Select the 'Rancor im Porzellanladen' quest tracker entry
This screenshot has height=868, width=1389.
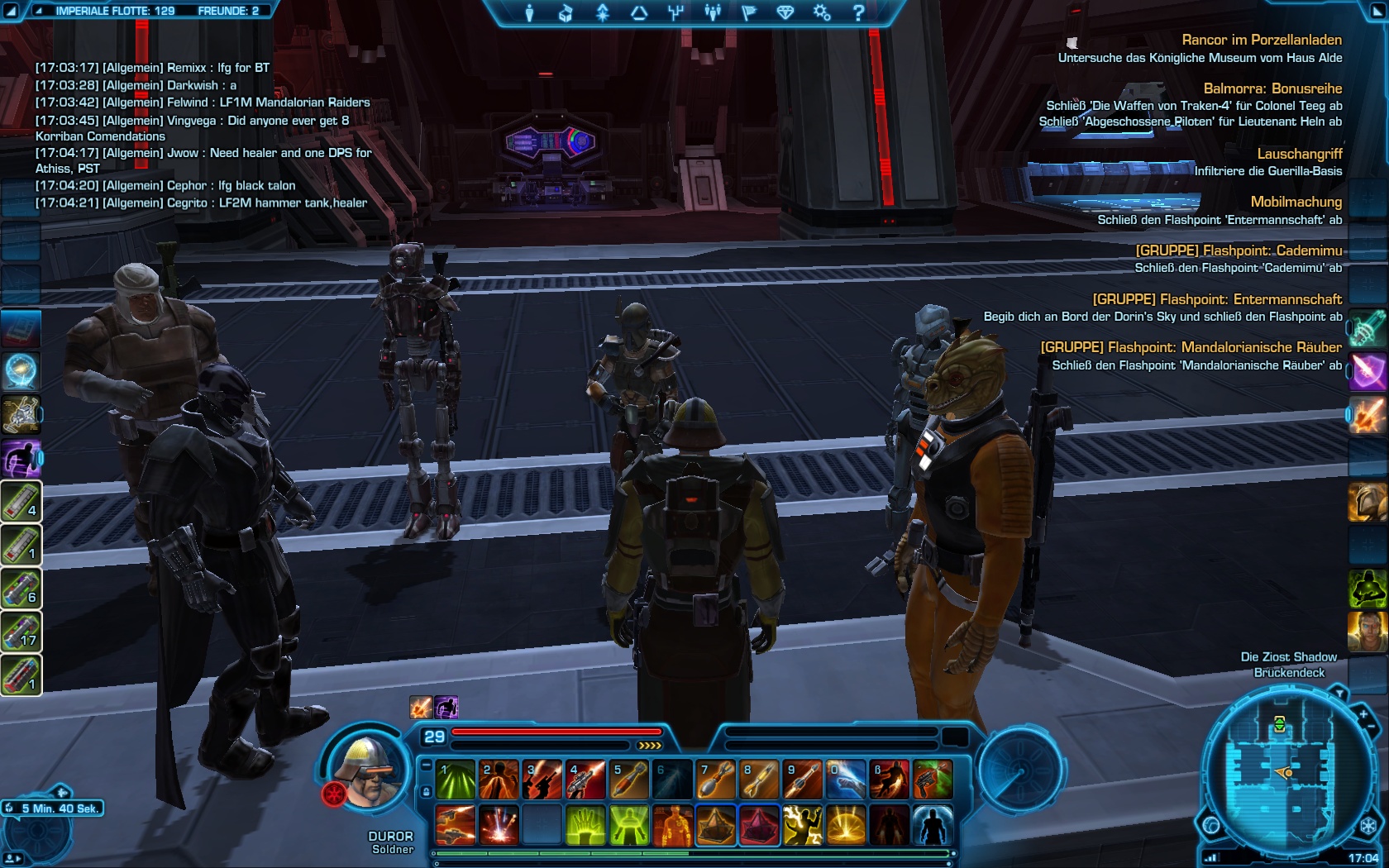click(x=1261, y=40)
